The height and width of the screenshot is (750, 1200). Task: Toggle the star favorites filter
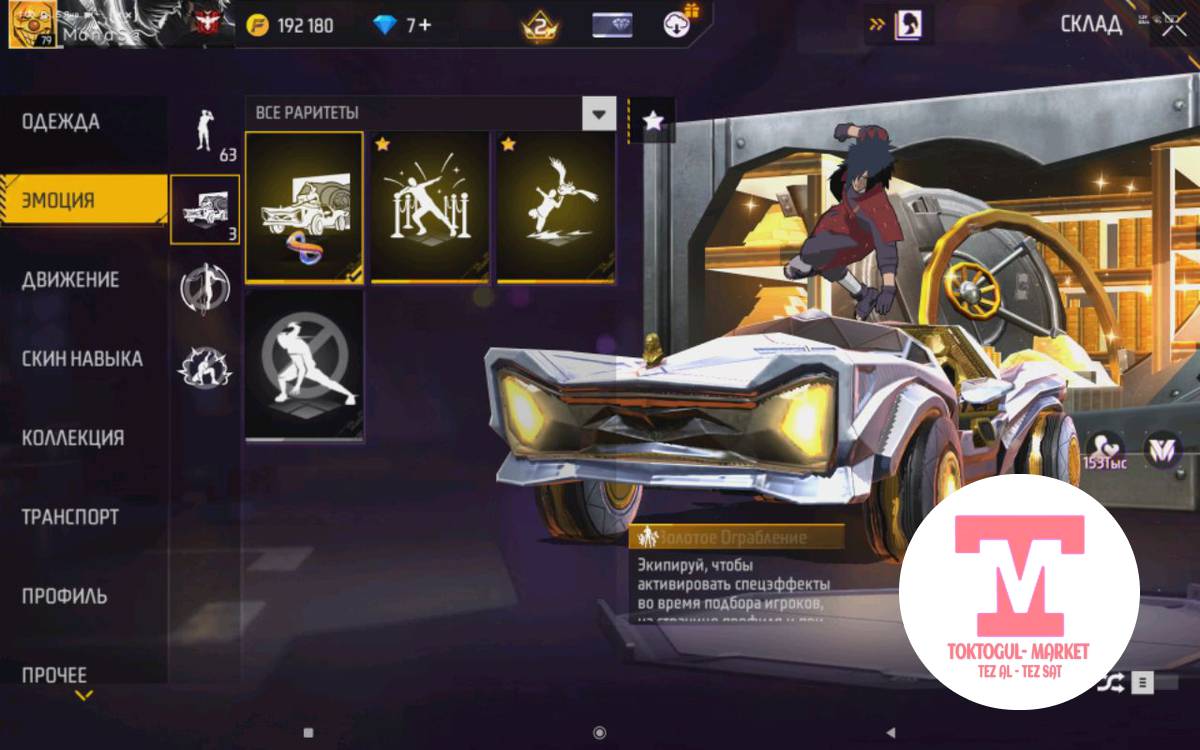pos(653,121)
